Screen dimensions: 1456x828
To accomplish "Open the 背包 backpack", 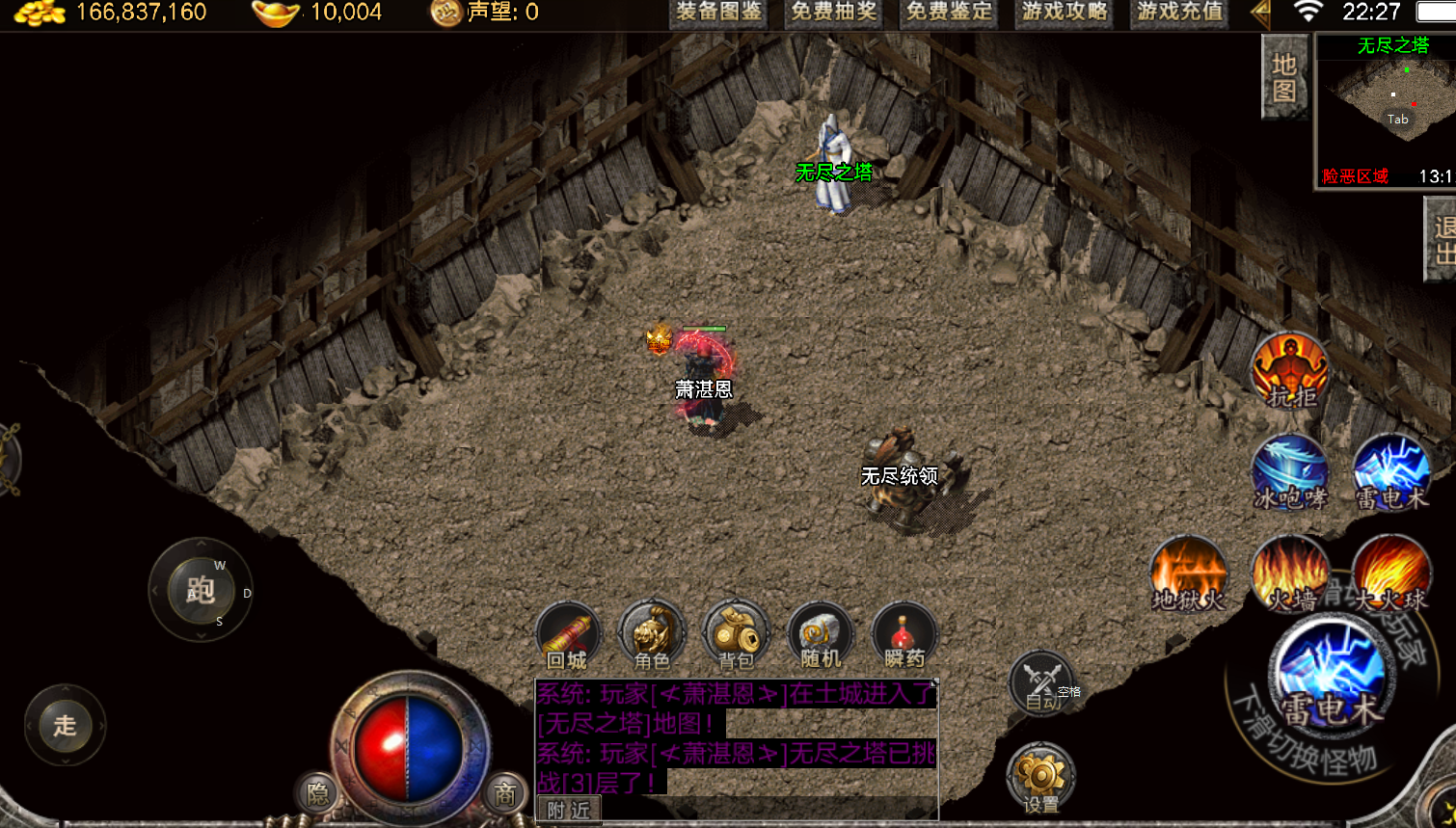I will (736, 636).
